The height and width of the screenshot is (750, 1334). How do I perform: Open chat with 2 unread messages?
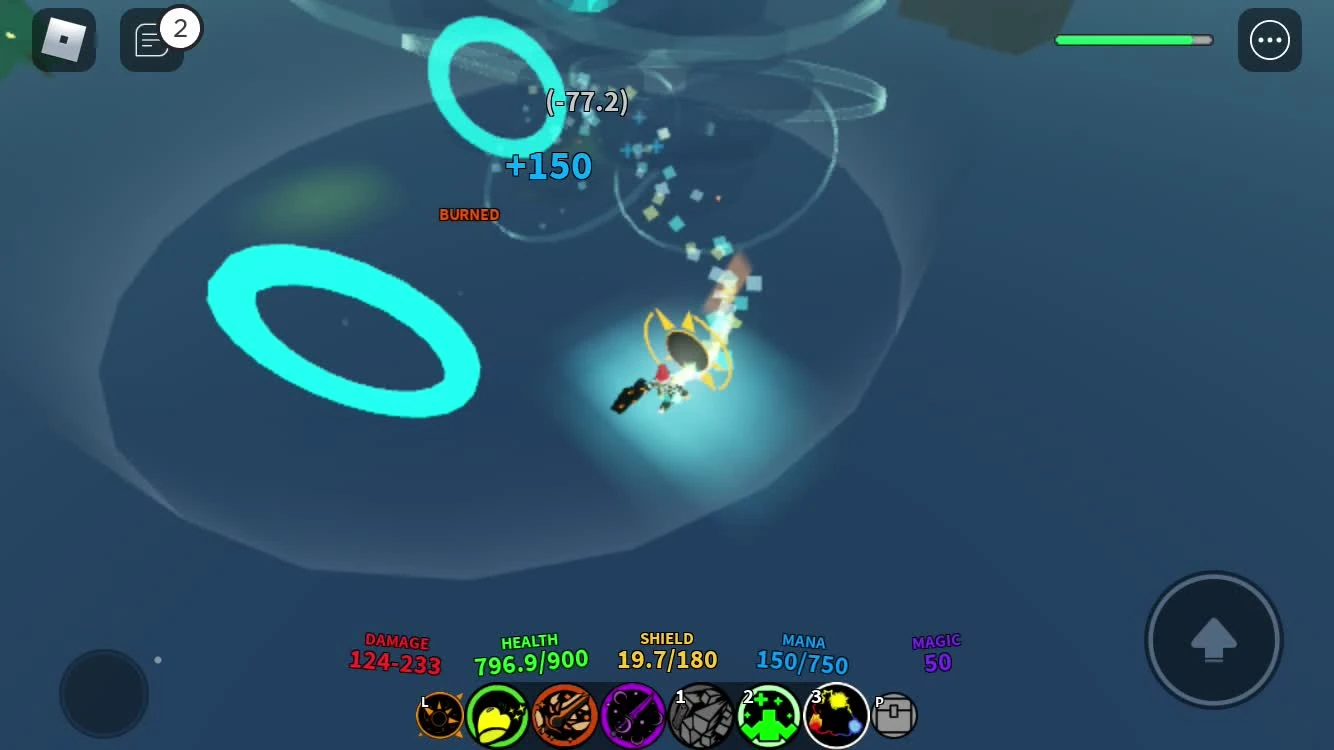152,40
